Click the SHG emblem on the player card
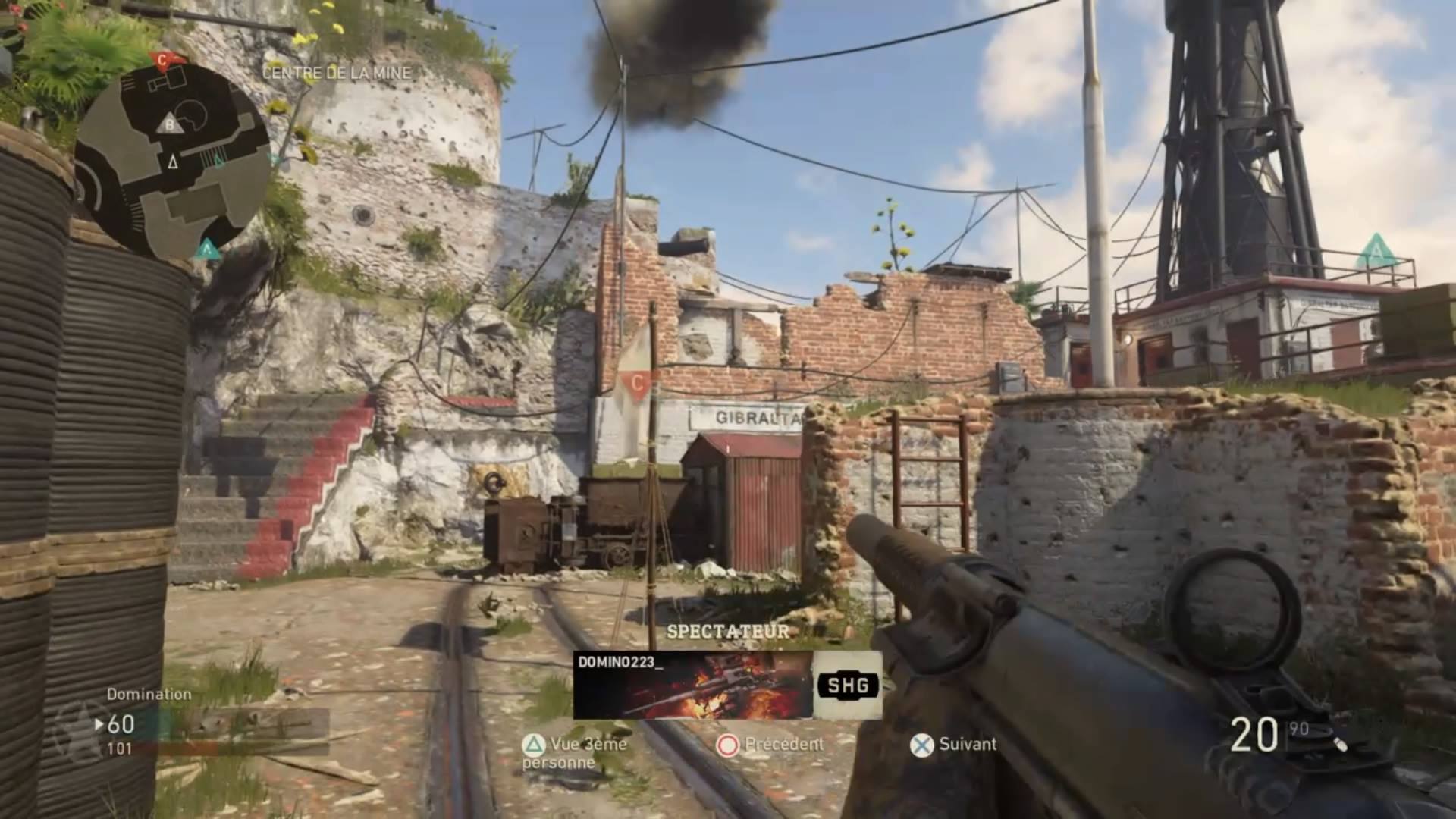 coord(847,686)
